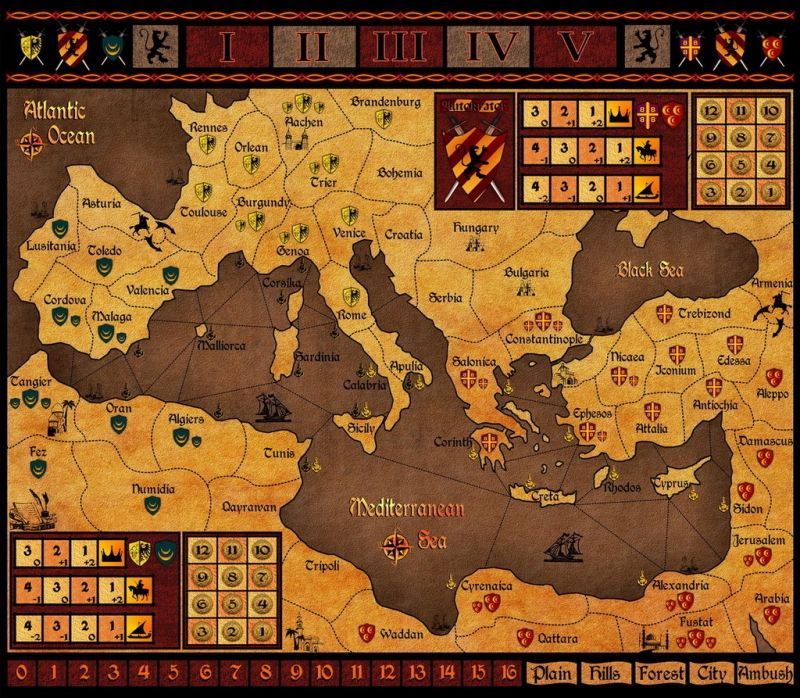The height and width of the screenshot is (698, 800).
Task: Select the Sicily territory
Action: click(x=359, y=427)
